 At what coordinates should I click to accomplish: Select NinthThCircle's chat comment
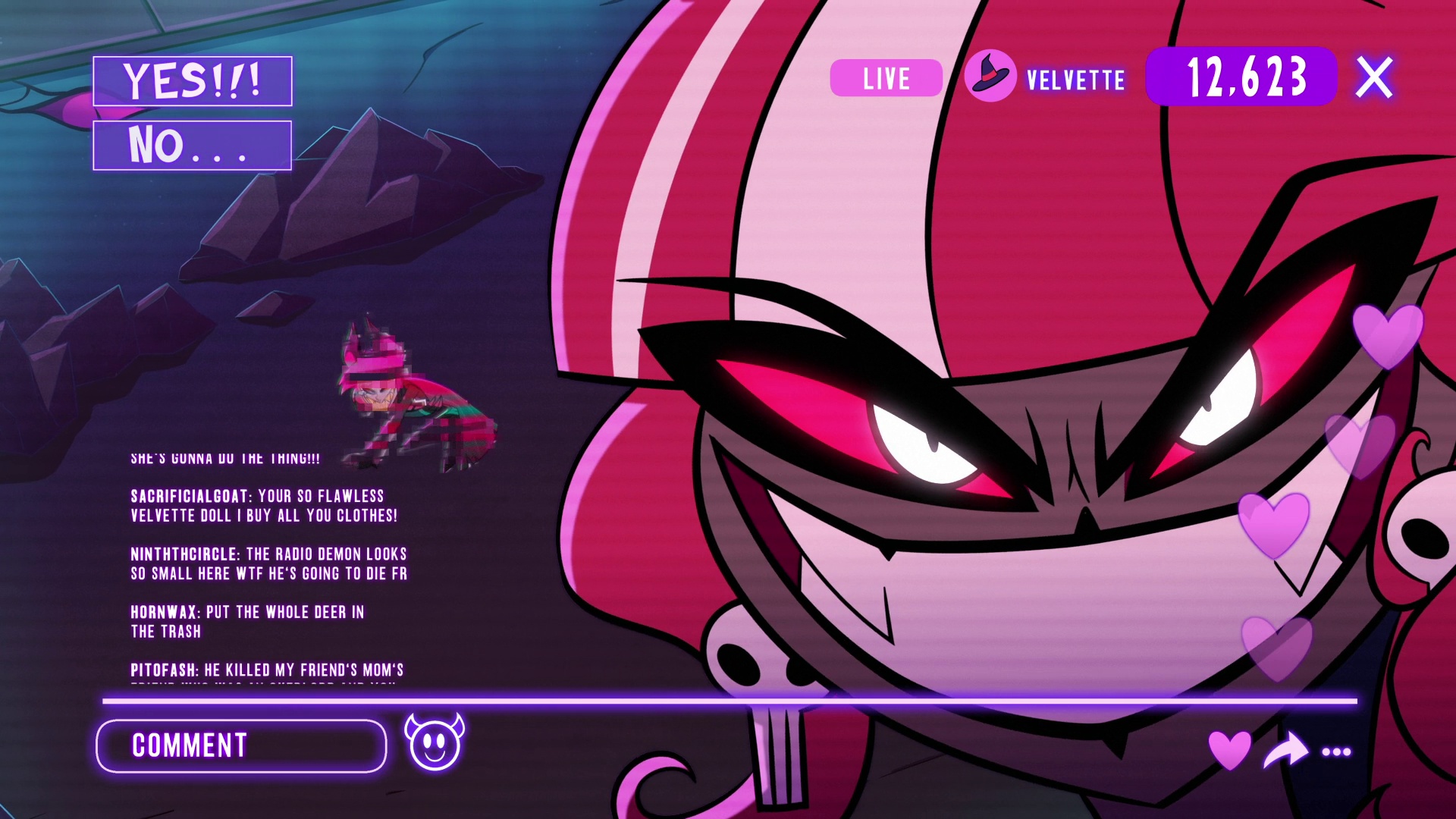point(268,563)
